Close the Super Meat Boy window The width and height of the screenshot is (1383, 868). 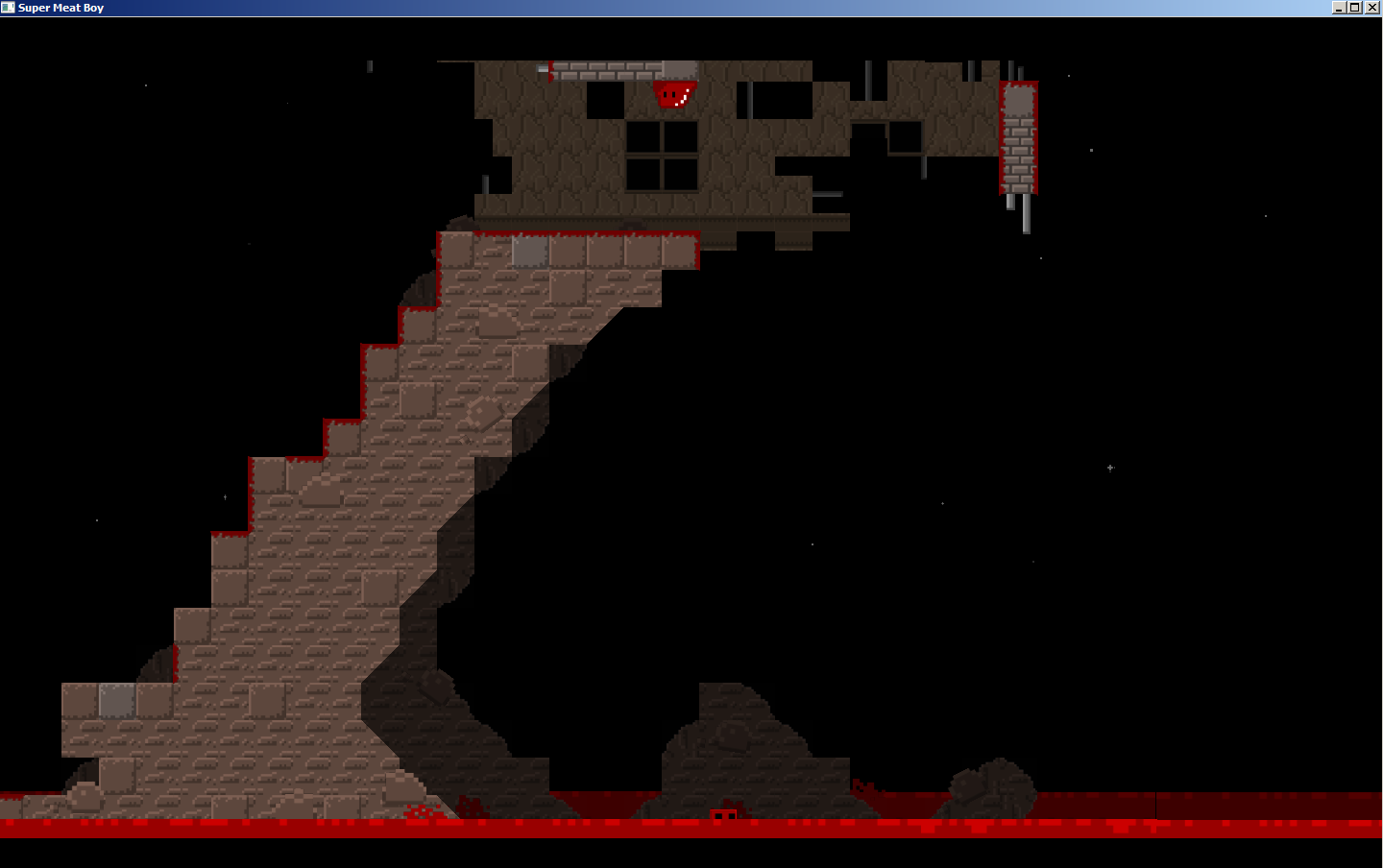pyautogui.click(x=1372, y=8)
